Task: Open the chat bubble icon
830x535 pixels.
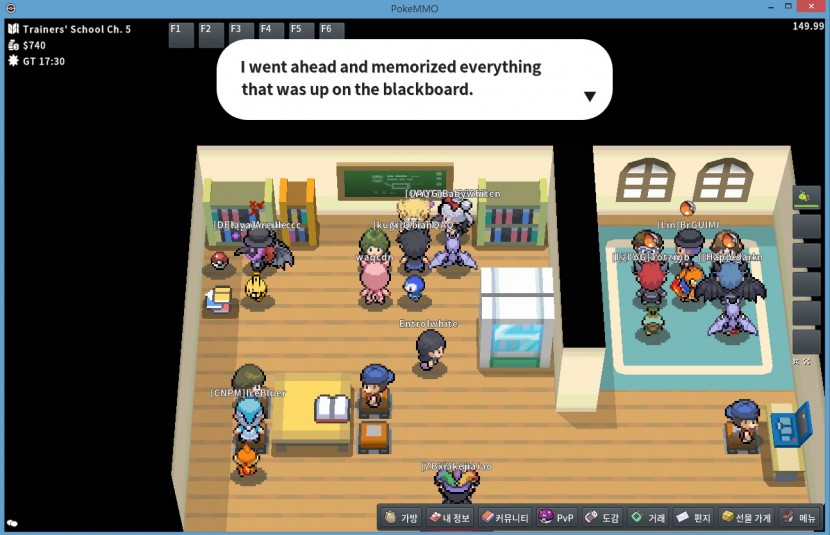Action: (x=13, y=523)
